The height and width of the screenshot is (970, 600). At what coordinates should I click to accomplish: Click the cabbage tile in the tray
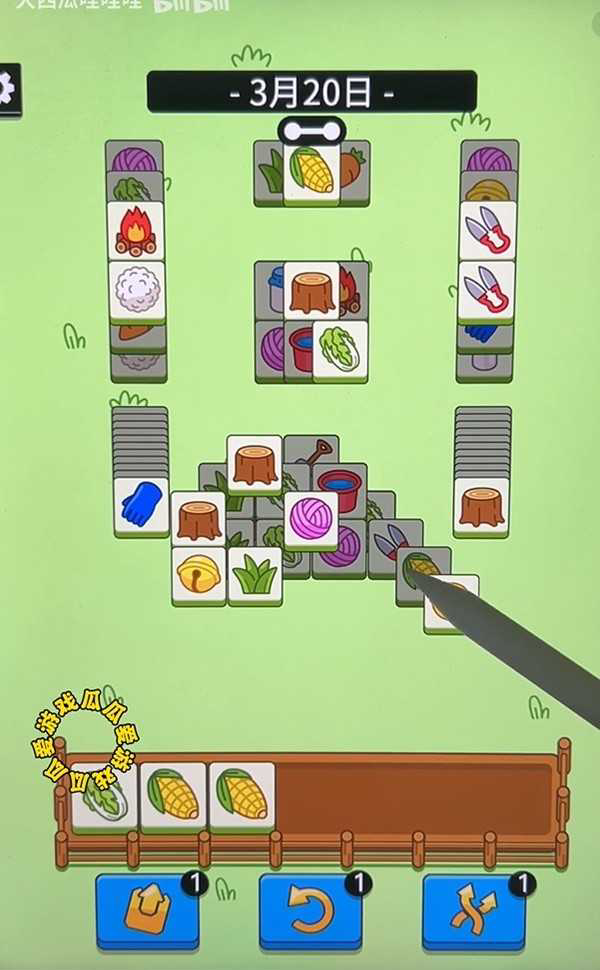point(104,797)
